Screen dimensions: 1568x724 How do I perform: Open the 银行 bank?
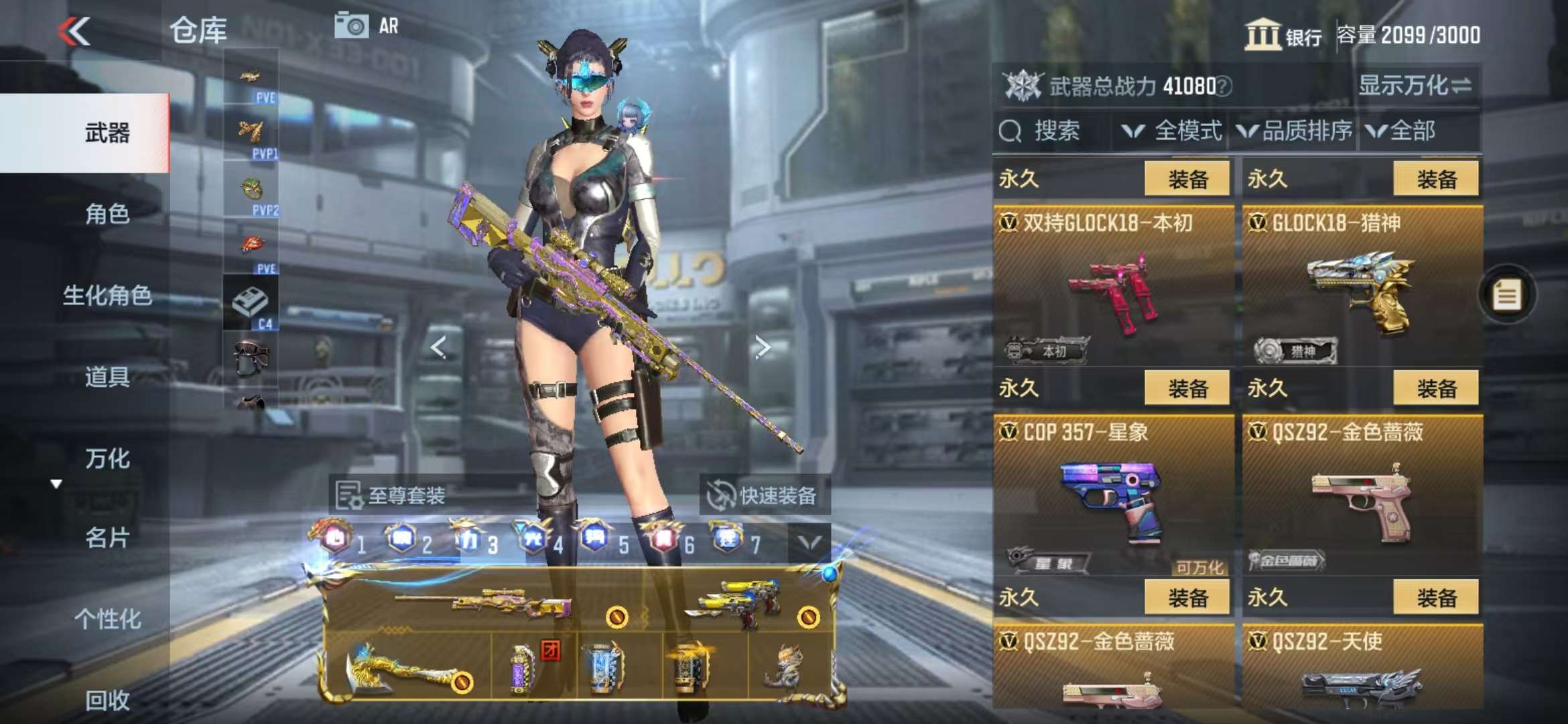pos(1283,35)
